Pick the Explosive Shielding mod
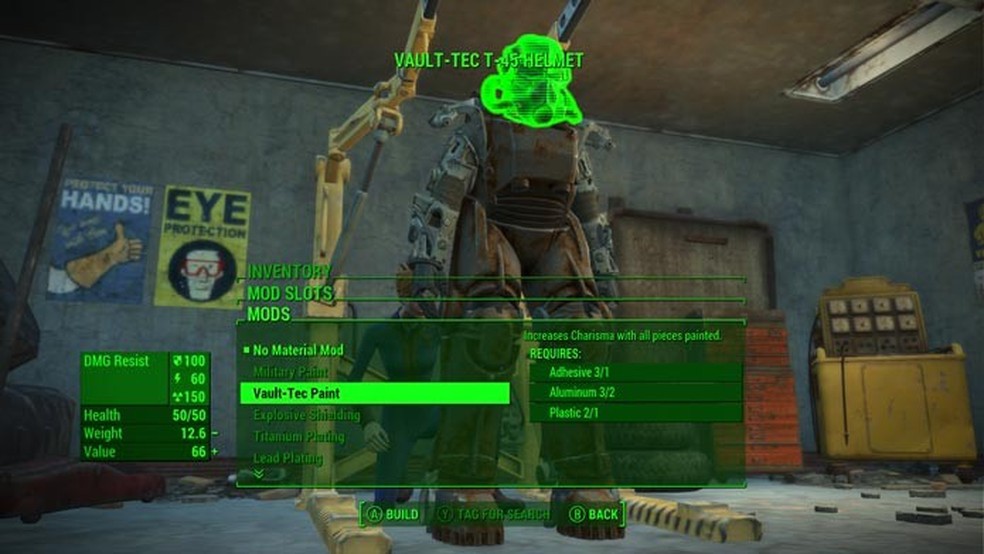Viewport: 984px width, 554px height. (304, 415)
